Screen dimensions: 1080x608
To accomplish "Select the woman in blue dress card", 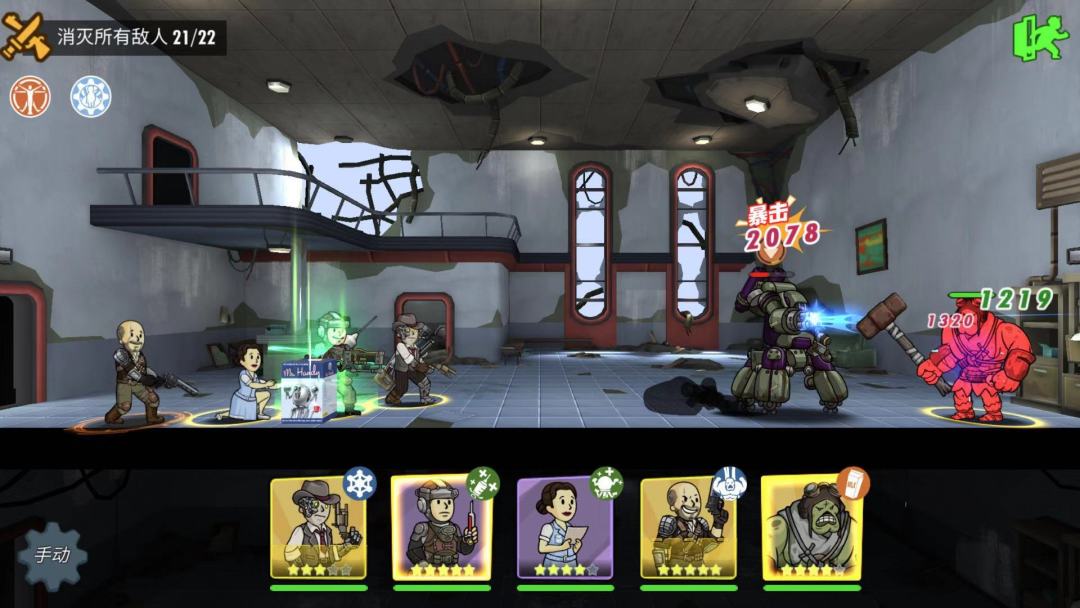I will [564, 527].
